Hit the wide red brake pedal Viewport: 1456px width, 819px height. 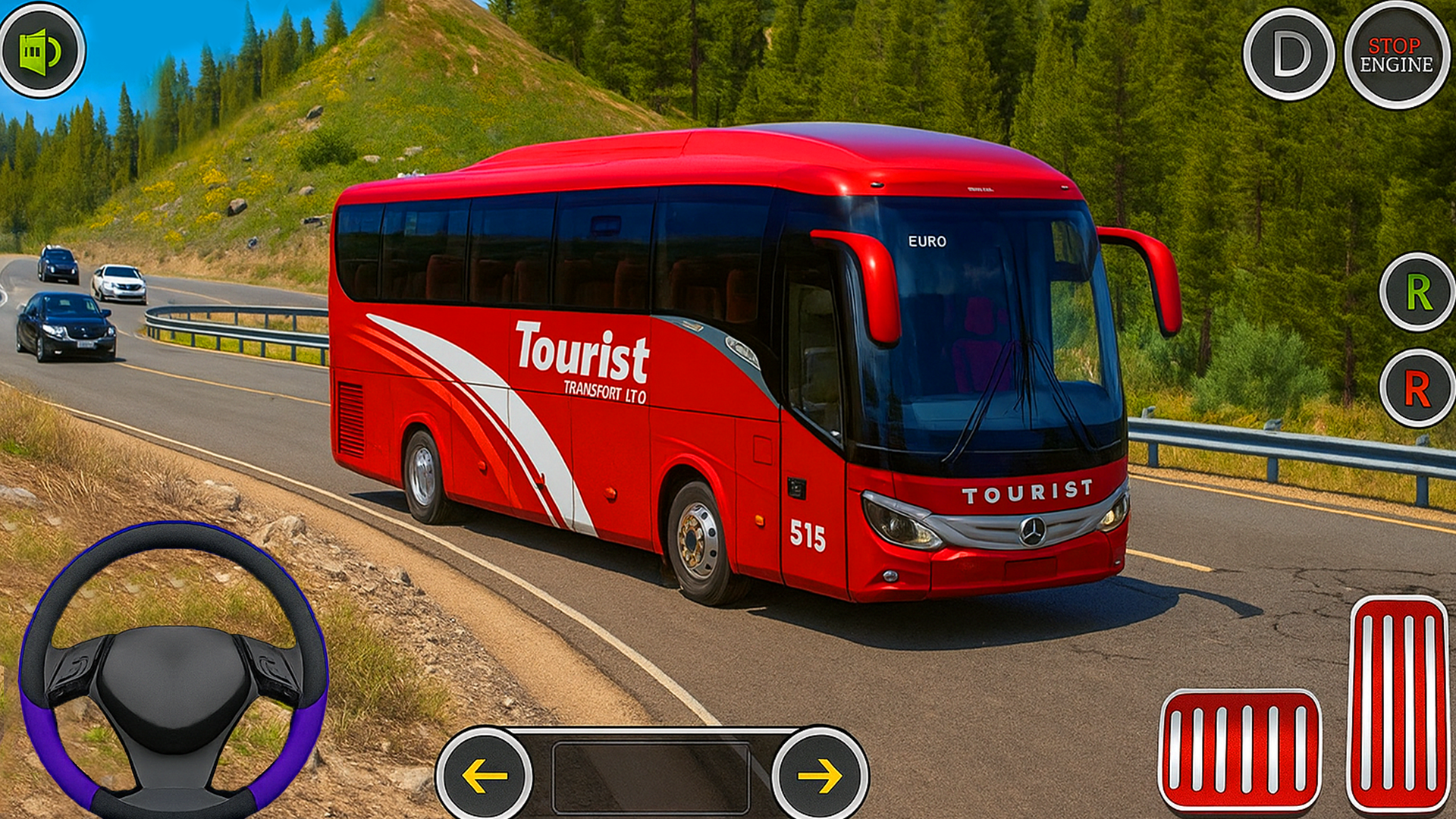(1240, 749)
